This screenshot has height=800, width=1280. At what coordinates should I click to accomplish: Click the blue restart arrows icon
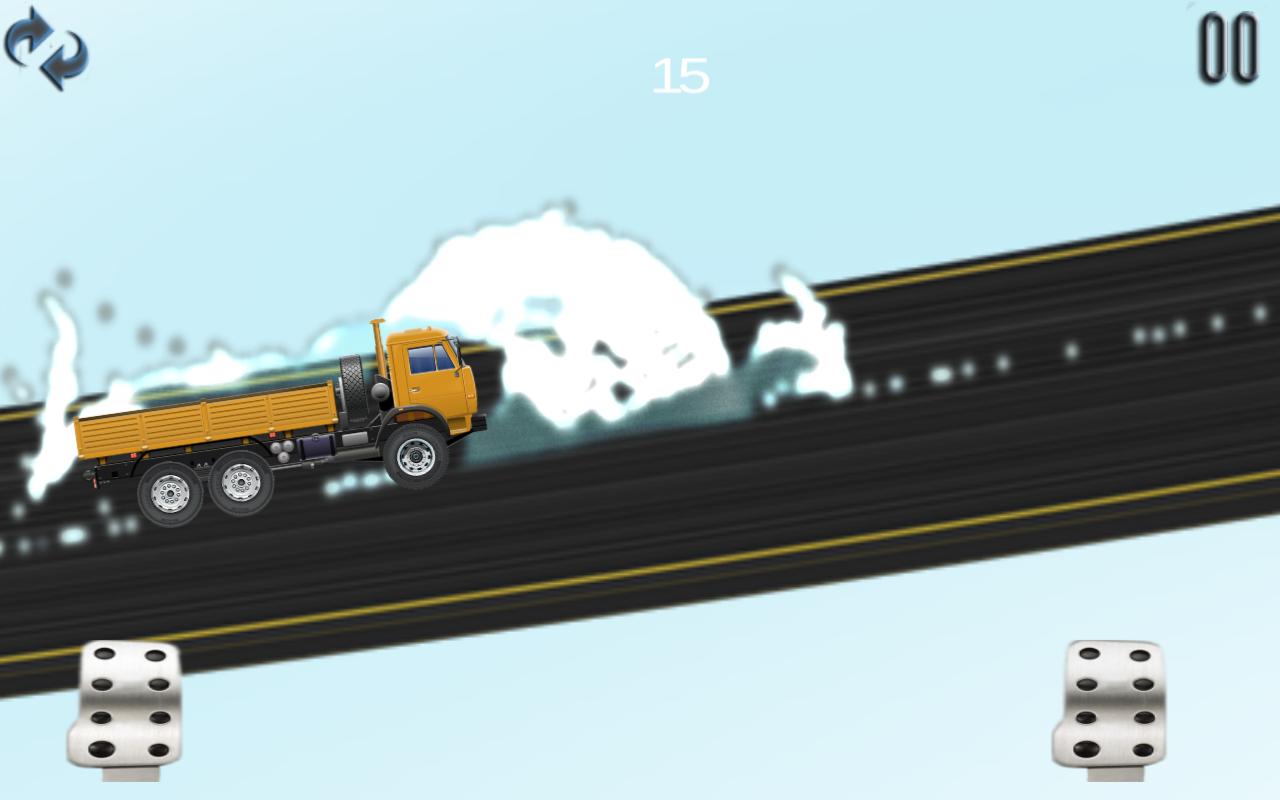click(46, 47)
